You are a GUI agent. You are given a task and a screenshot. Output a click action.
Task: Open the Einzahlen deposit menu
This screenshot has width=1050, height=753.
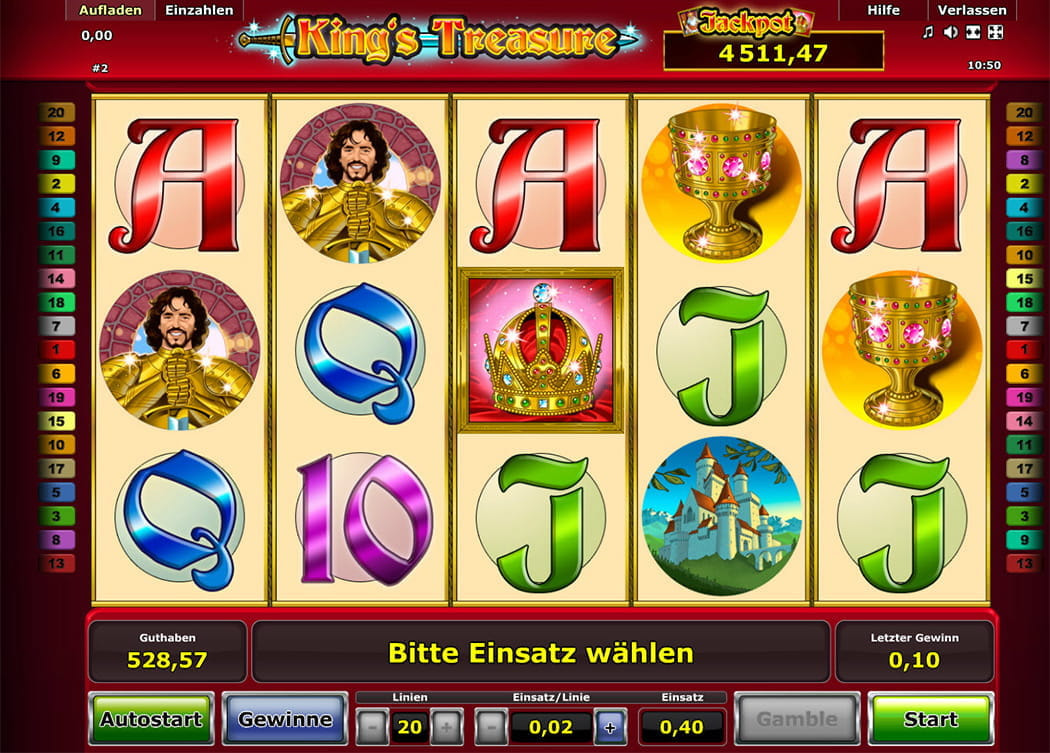pyautogui.click(x=199, y=11)
